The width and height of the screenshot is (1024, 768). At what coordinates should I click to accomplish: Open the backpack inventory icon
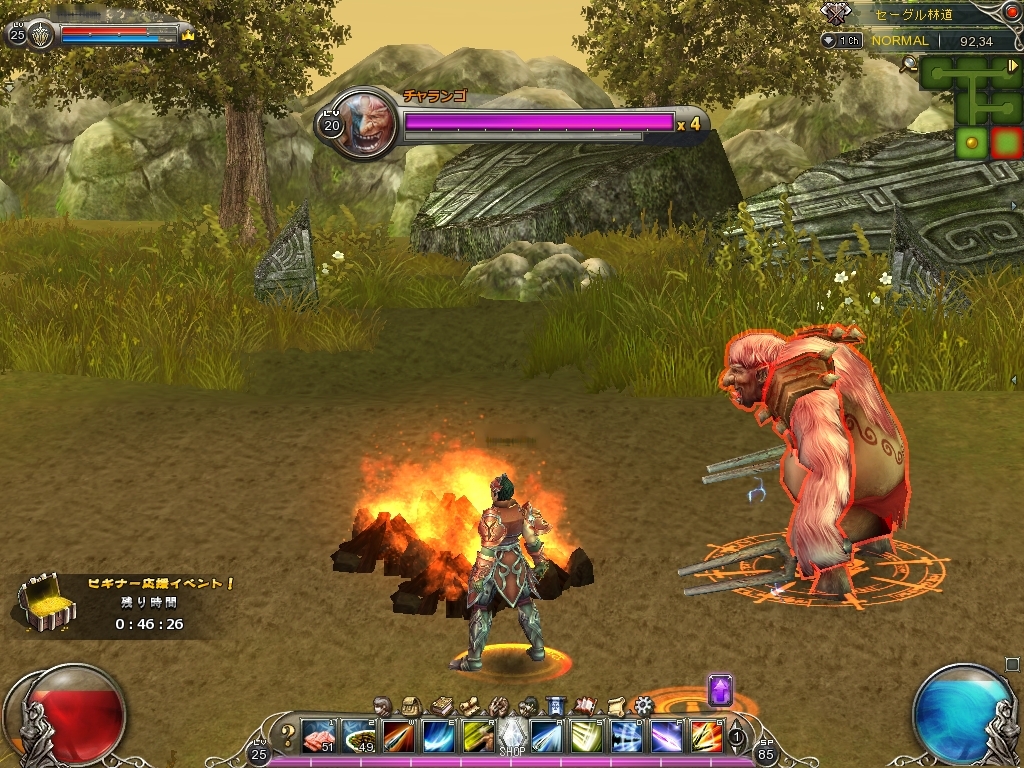click(x=410, y=706)
